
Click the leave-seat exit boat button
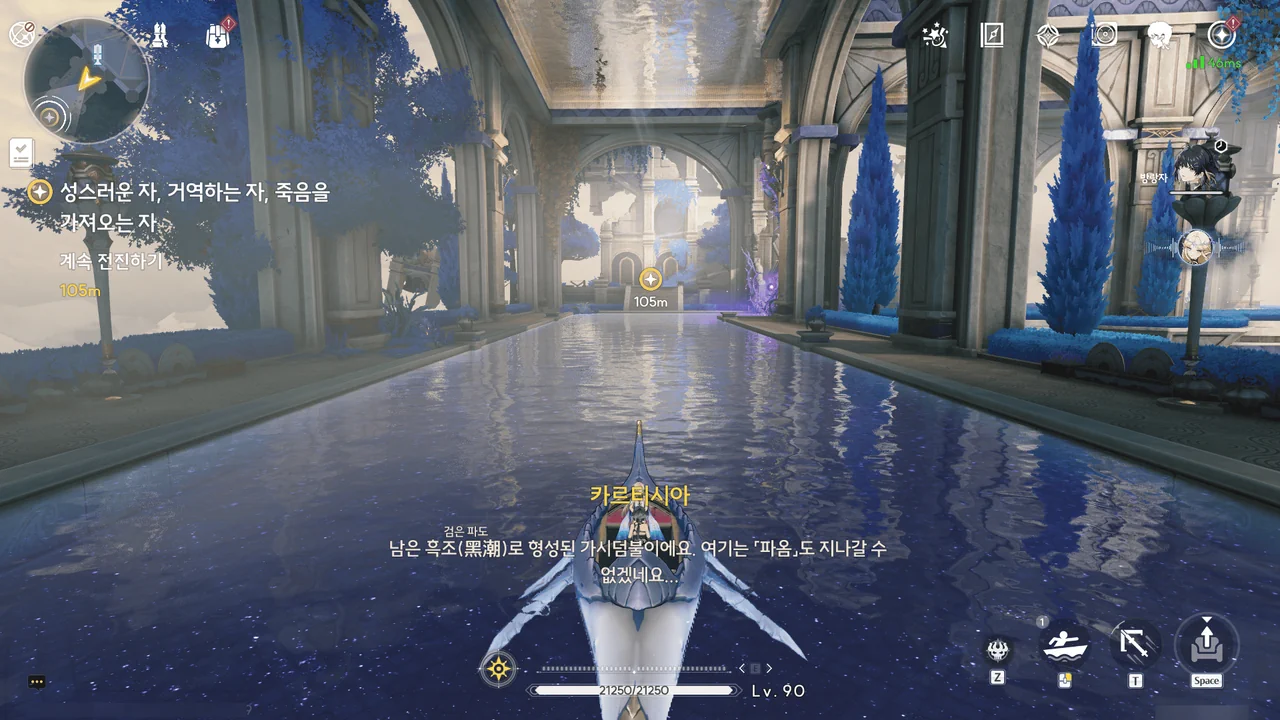click(1206, 643)
